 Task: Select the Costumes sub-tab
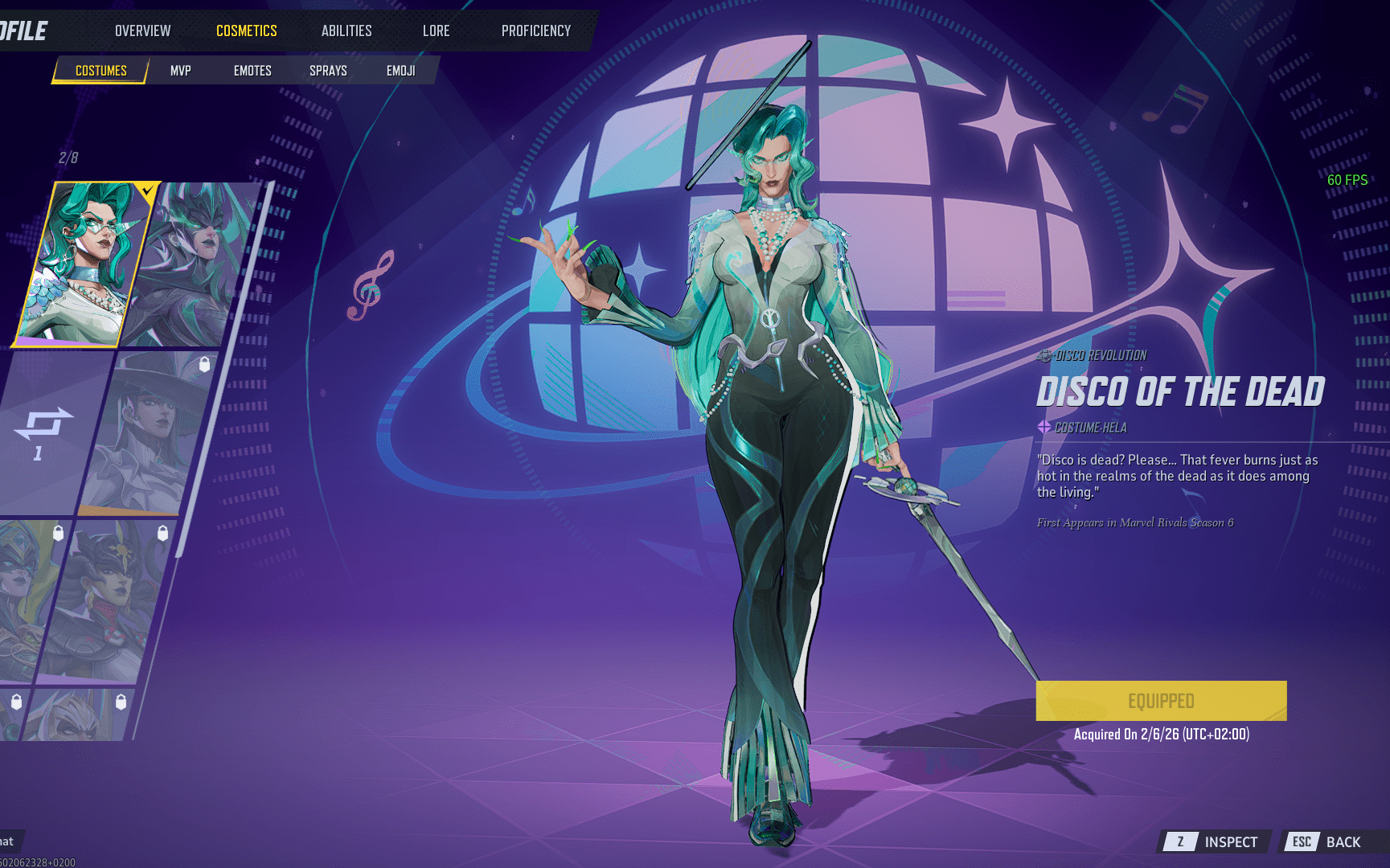[x=100, y=71]
